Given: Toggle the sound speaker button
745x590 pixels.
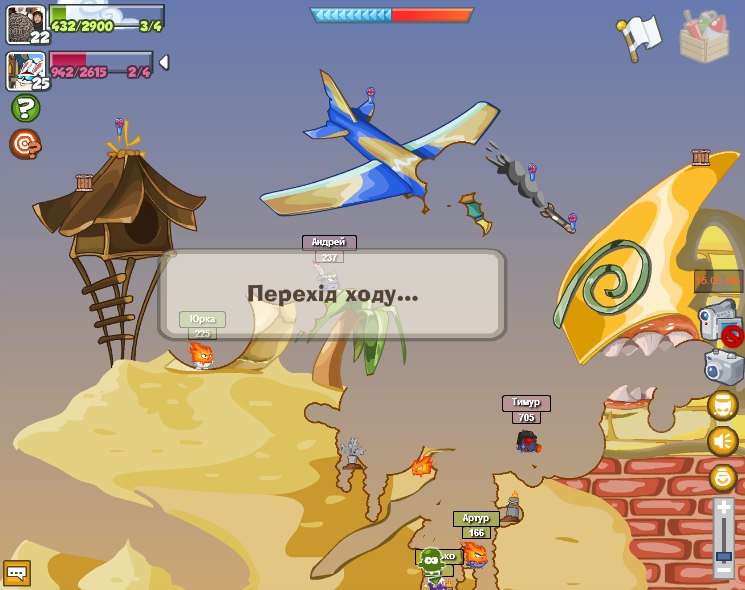Looking at the screenshot, I should point(723,441).
